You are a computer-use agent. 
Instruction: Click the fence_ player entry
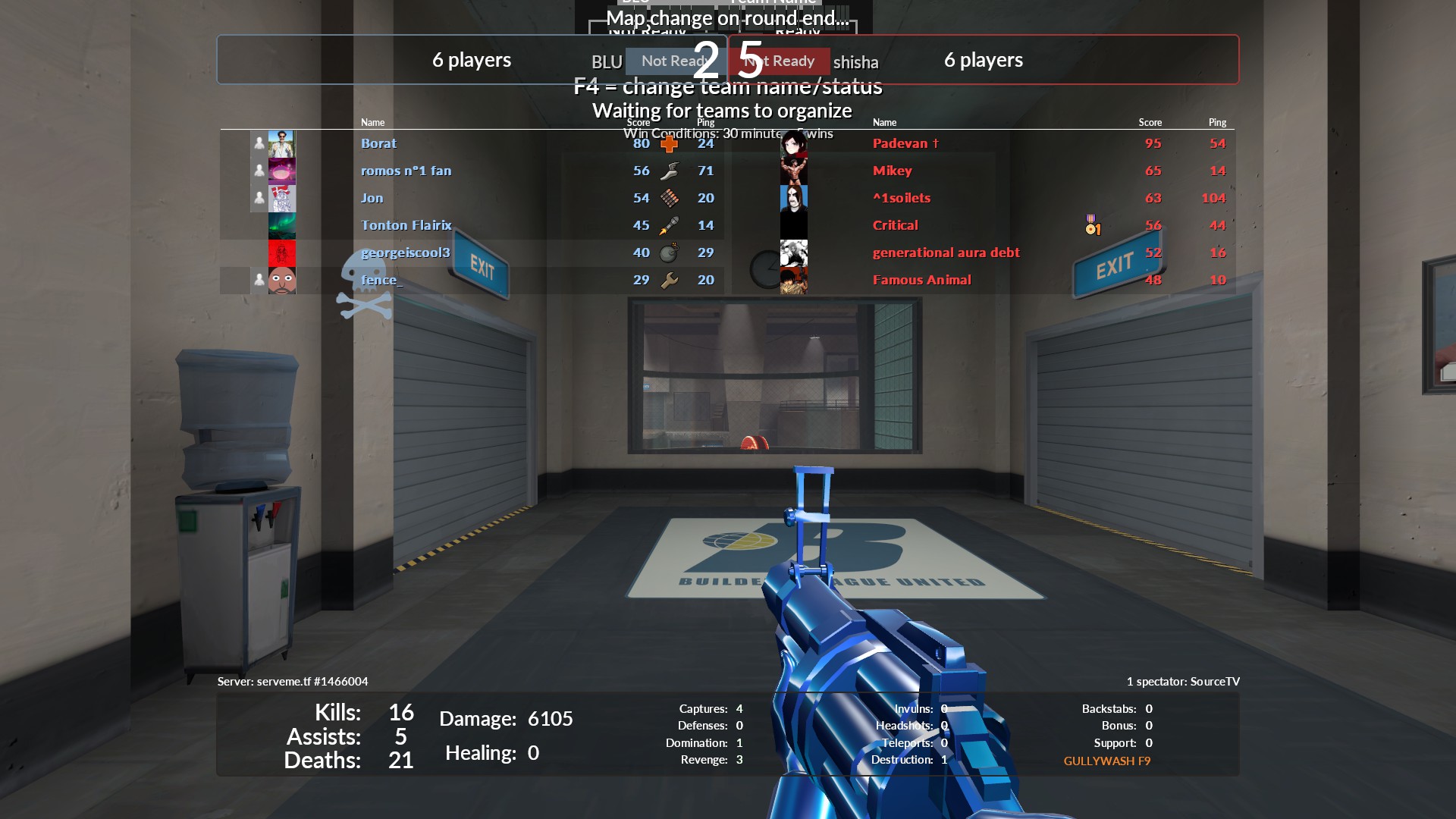click(x=381, y=280)
